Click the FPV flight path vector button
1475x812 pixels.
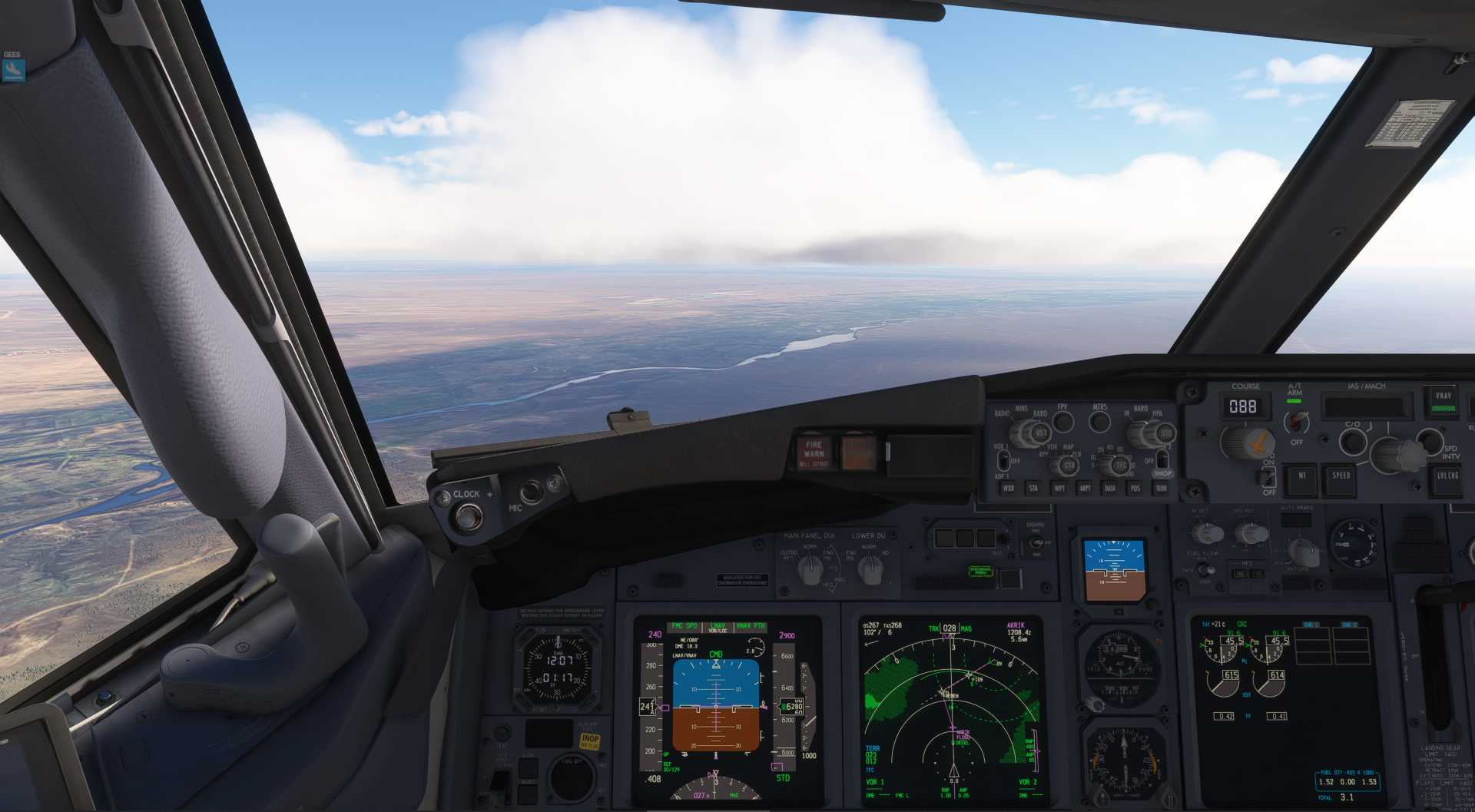[x=1063, y=421]
